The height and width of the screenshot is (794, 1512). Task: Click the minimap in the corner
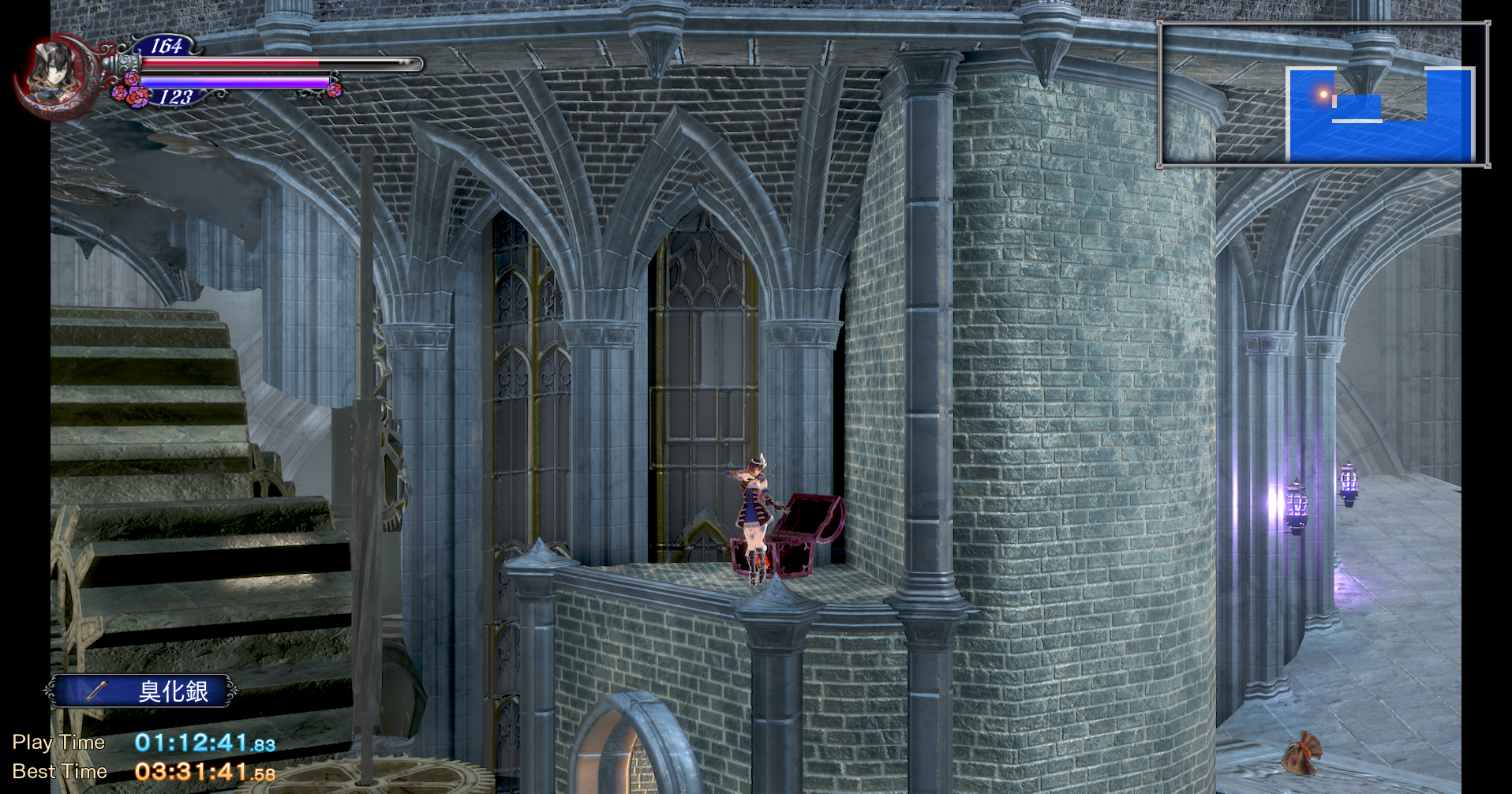click(x=1323, y=95)
